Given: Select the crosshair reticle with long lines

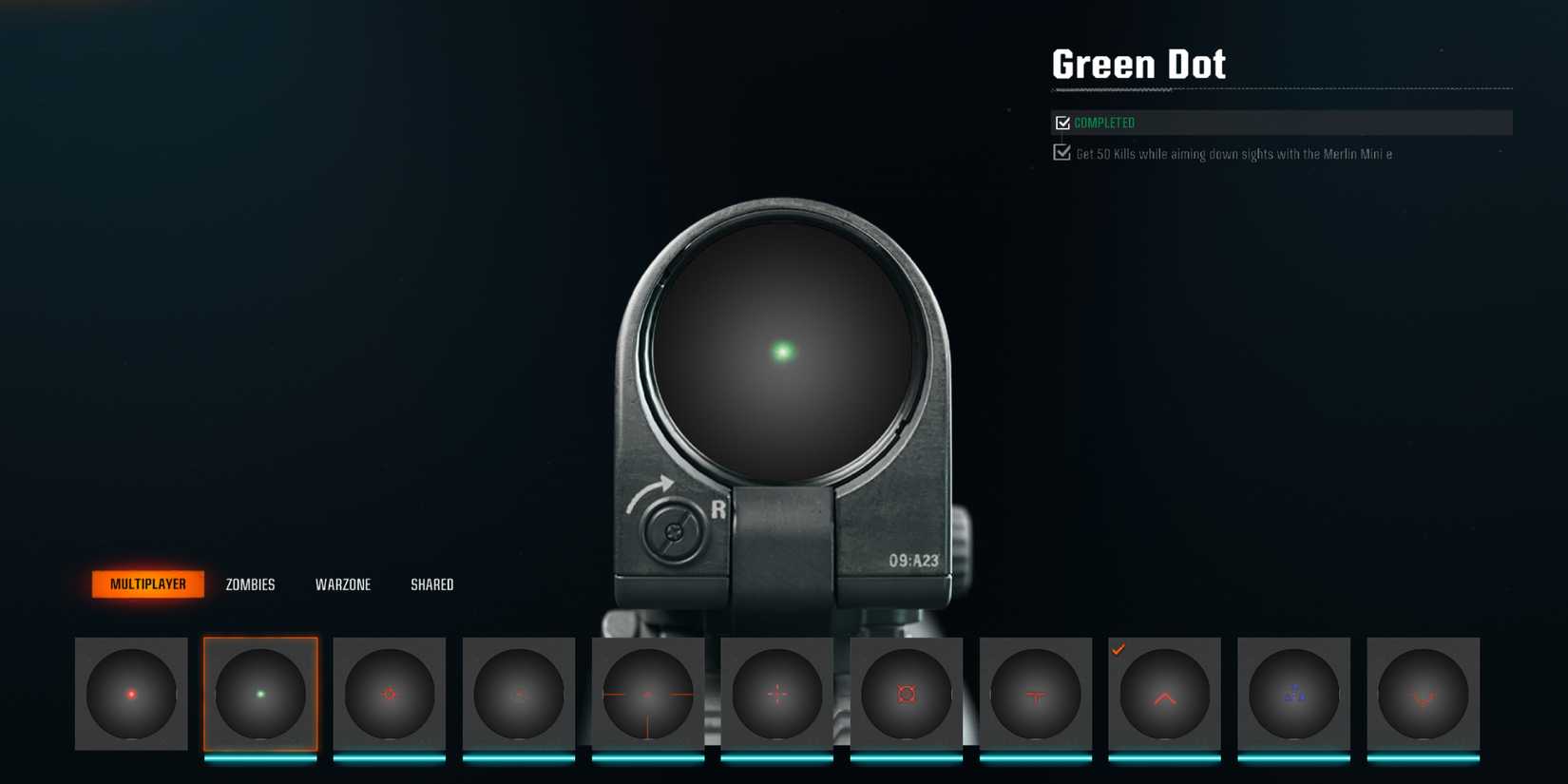Looking at the screenshot, I should [647, 695].
